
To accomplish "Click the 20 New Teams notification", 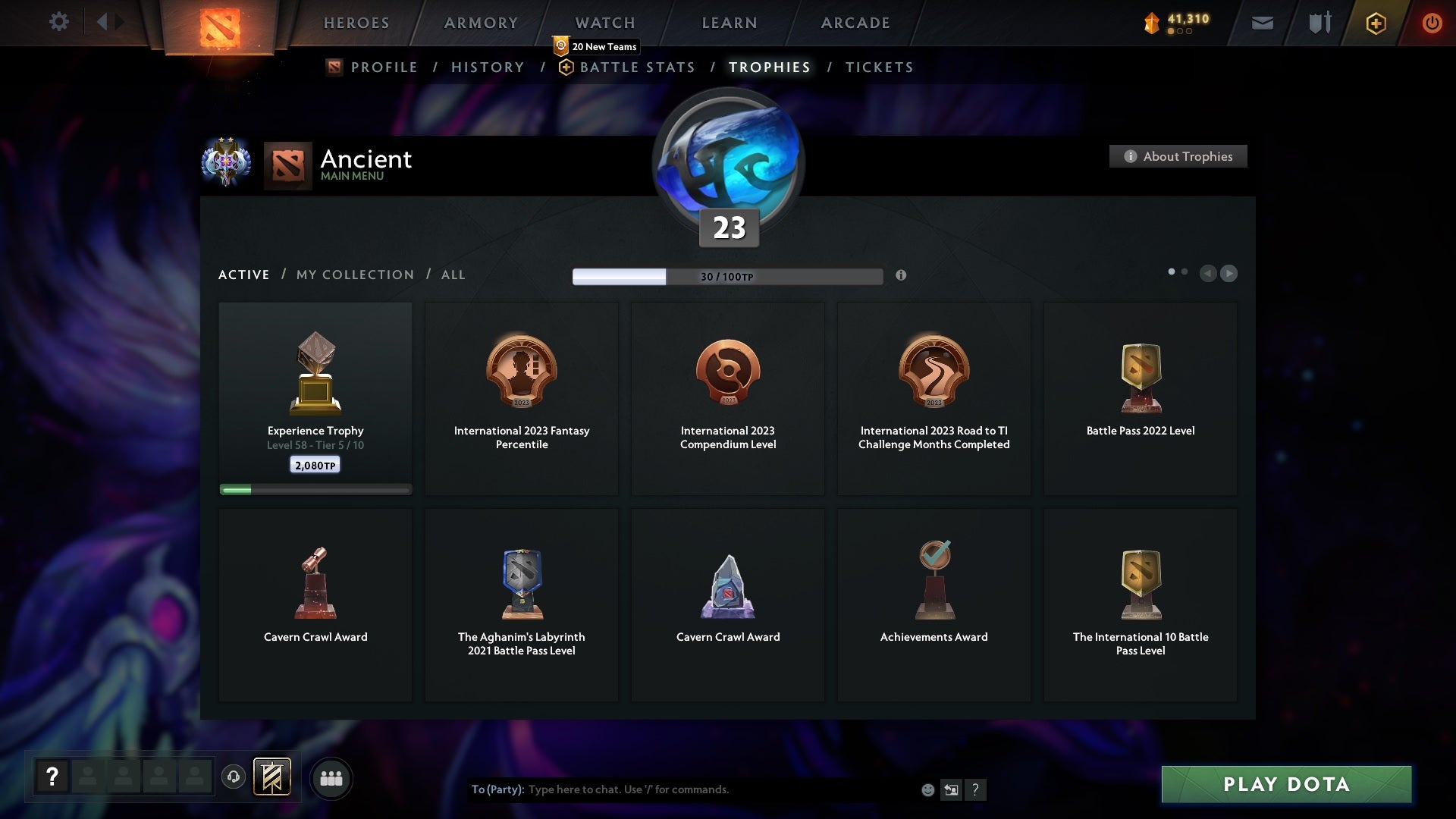I will [x=596, y=46].
